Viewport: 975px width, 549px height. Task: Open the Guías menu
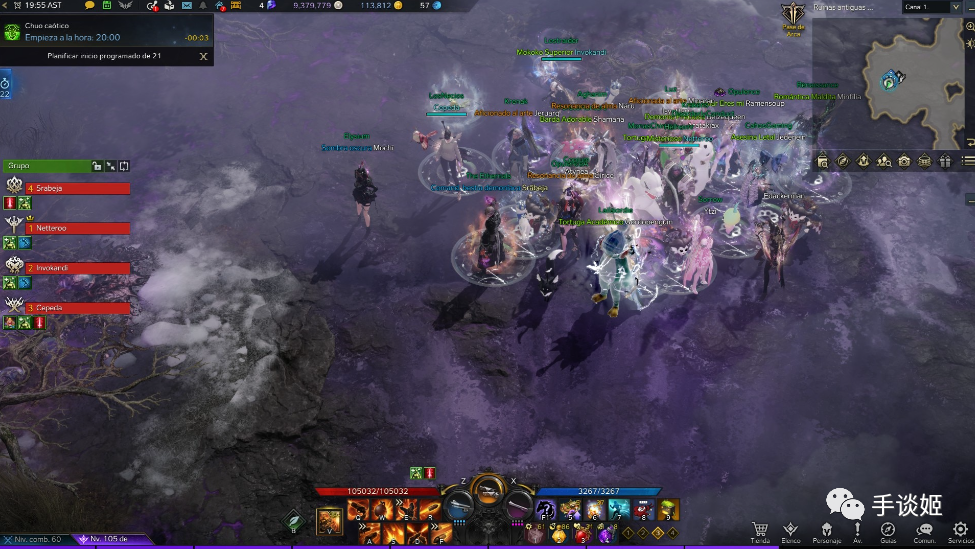[x=888, y=530]
